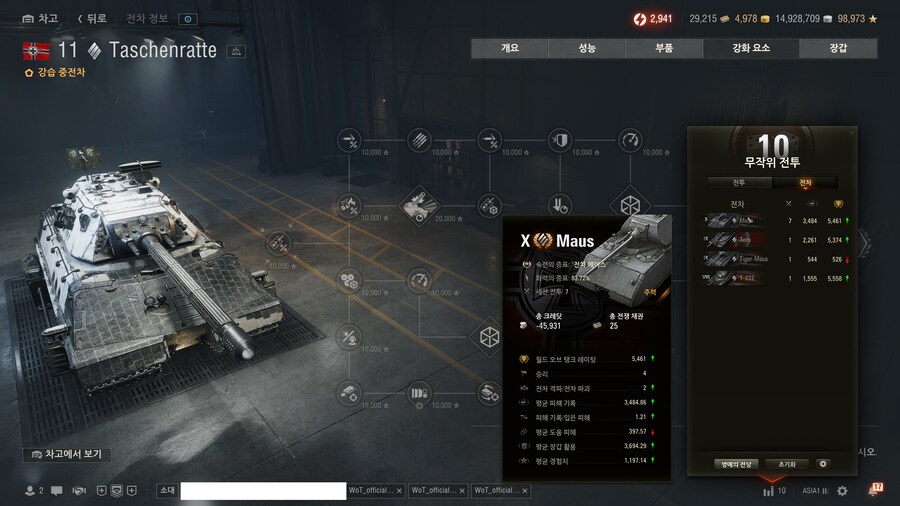Image resolution: width=900 pixels, height=506 pixels.
Task: Switch the session panel to 전투 tab
Action: (738, 183)
